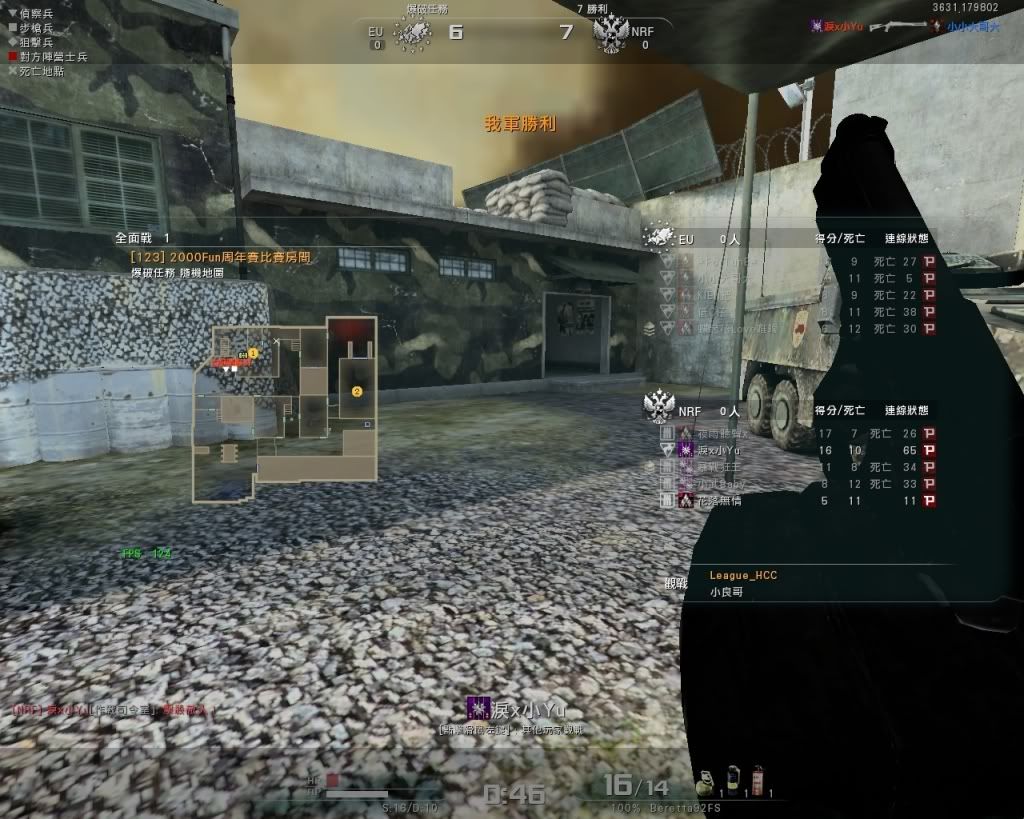Click the 偵察兵 scout legend entry
Image resolution: width=1024 pixels, height=819 pixels.
pos(30,13)
